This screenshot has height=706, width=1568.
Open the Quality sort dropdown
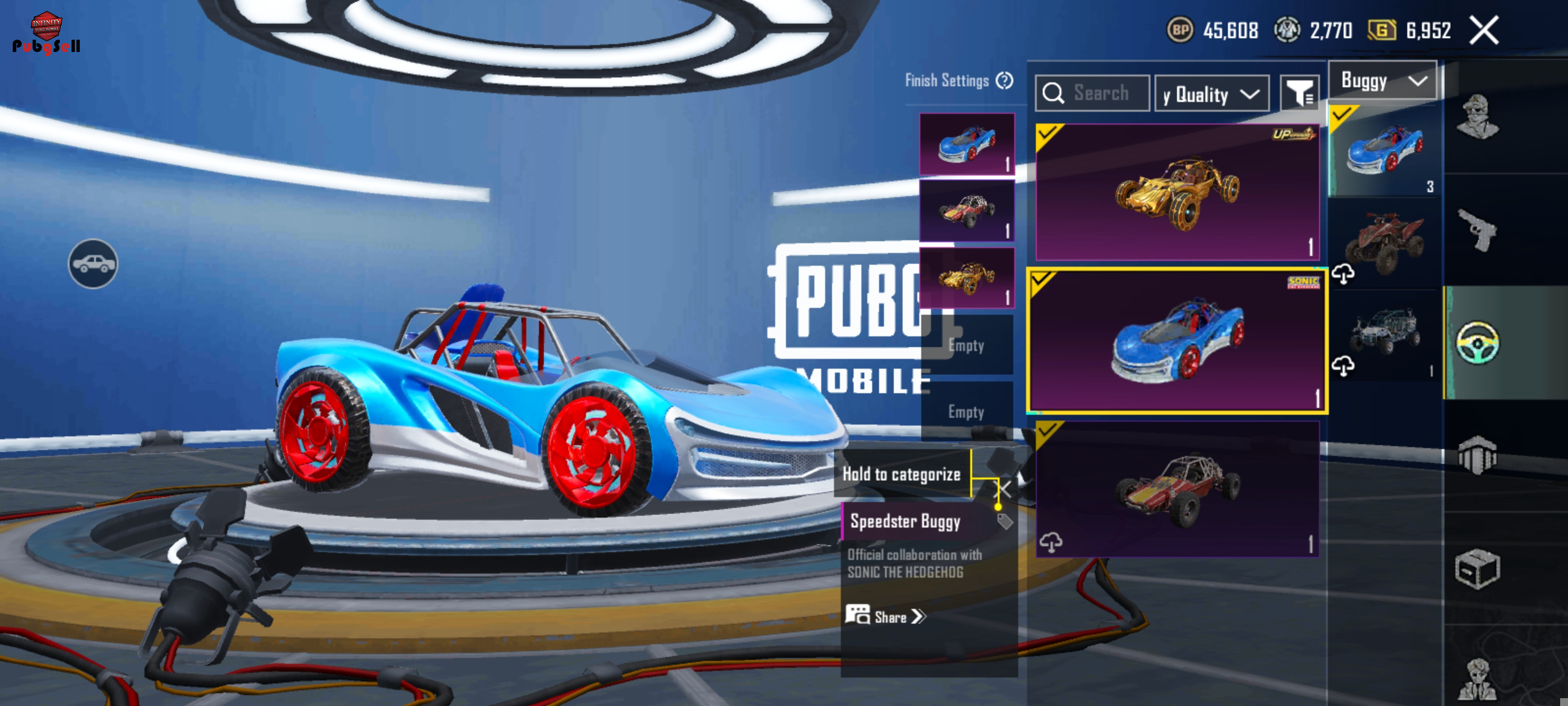click(1211, 95)
